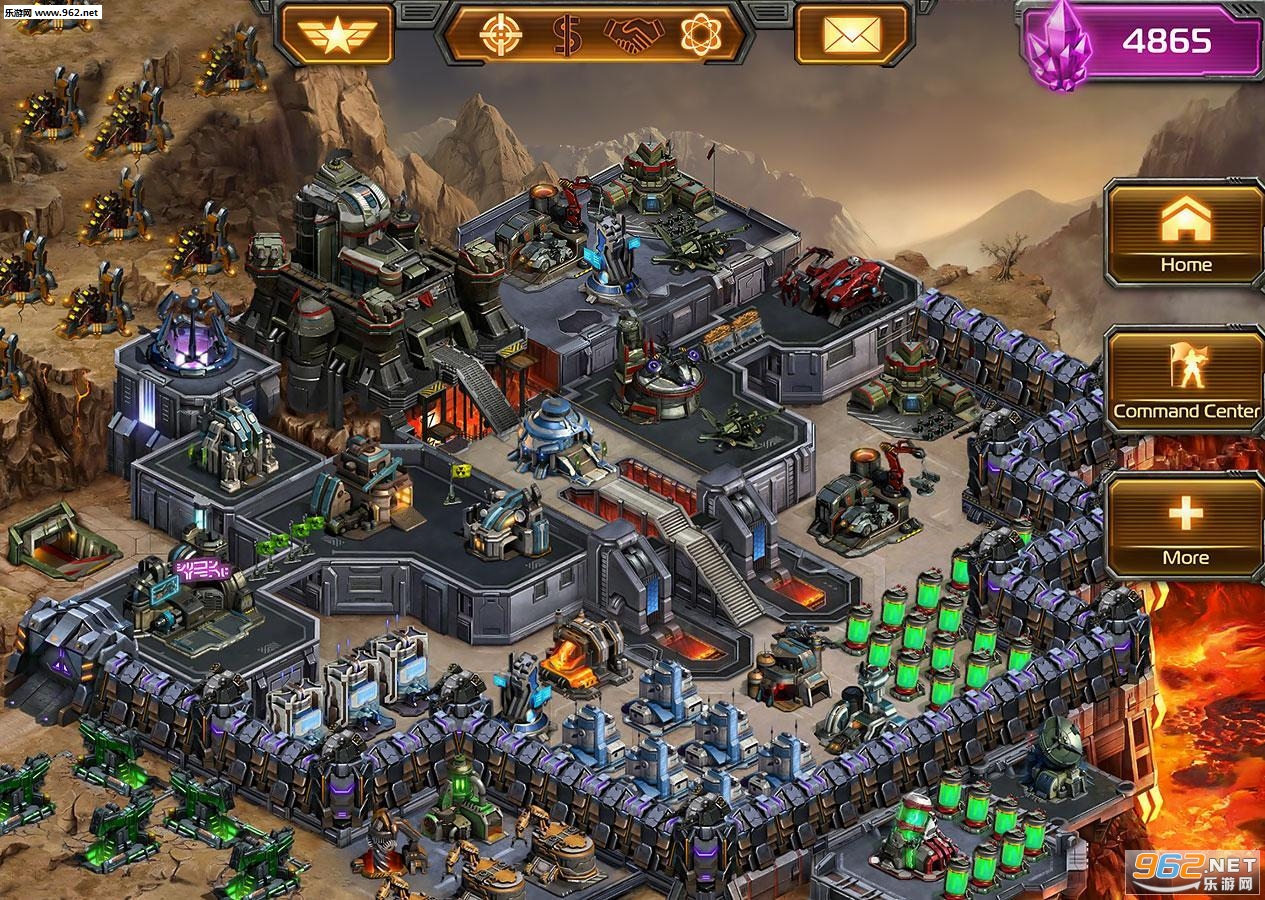
Task: Expand the More menu
Action: (x=1185, y=527)
